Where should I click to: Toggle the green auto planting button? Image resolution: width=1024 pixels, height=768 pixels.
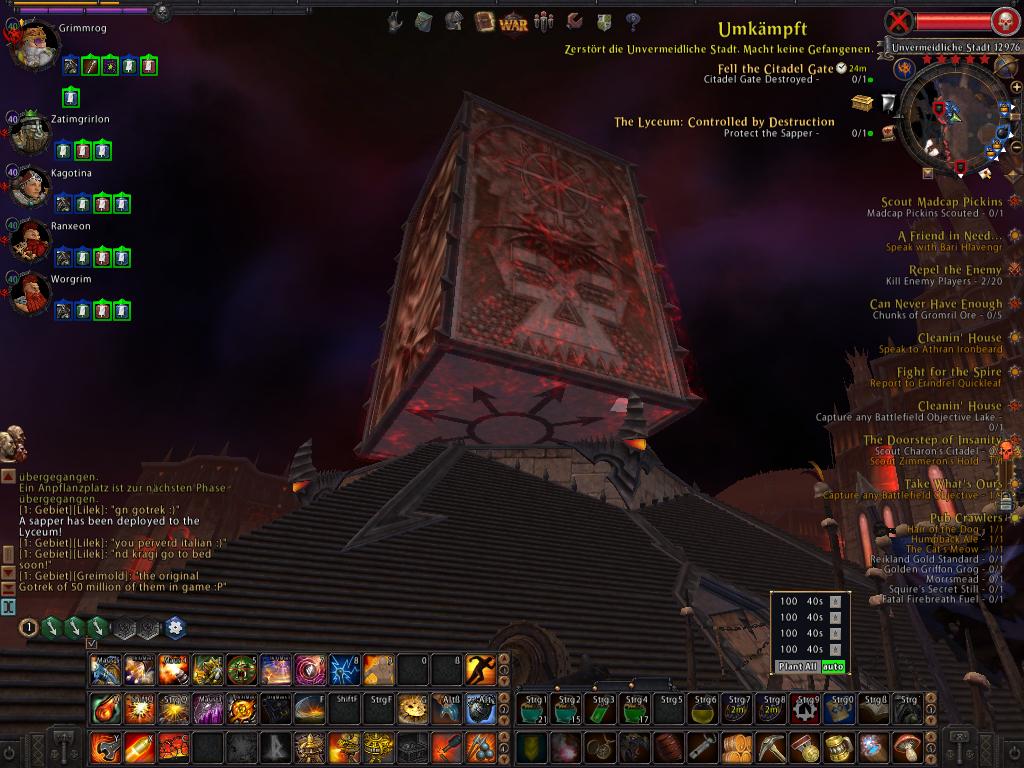point(833,666)
